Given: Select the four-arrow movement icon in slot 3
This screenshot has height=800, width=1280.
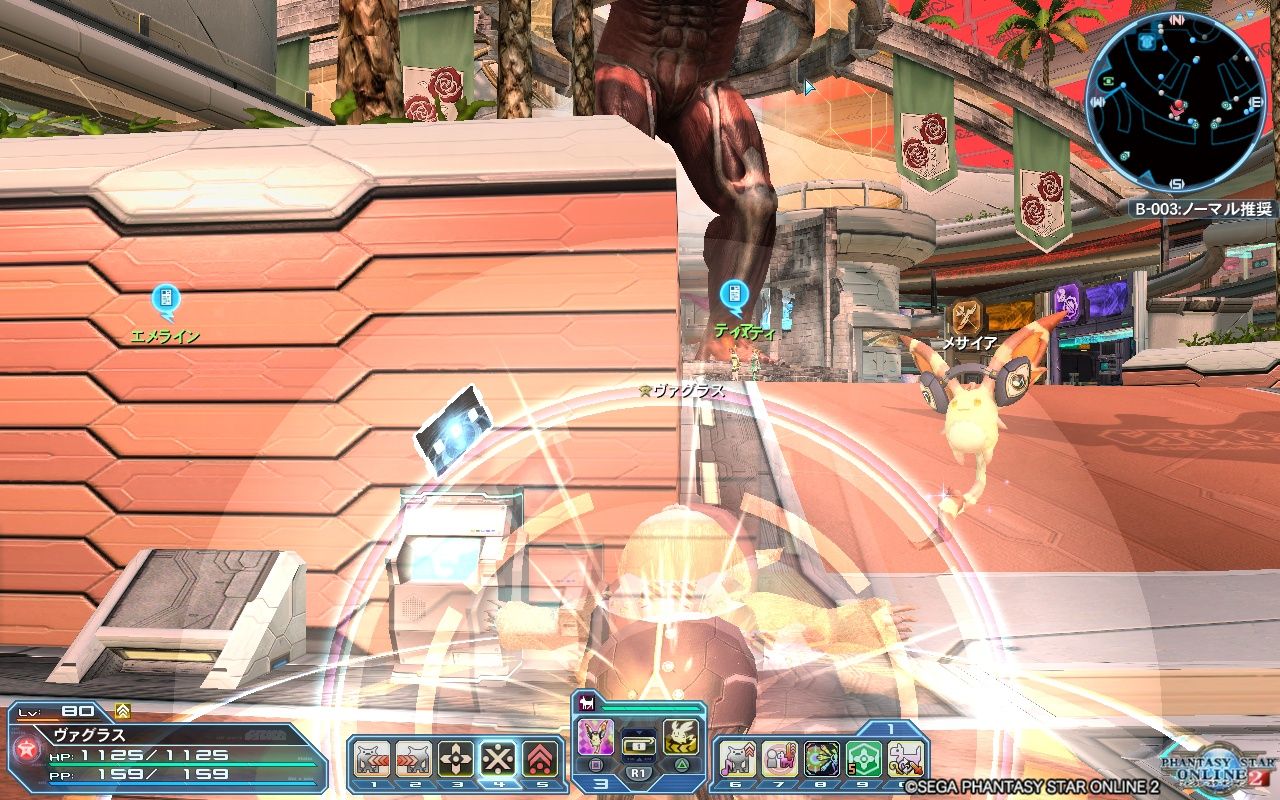Looking at the screenshot, I should (456, 758).
